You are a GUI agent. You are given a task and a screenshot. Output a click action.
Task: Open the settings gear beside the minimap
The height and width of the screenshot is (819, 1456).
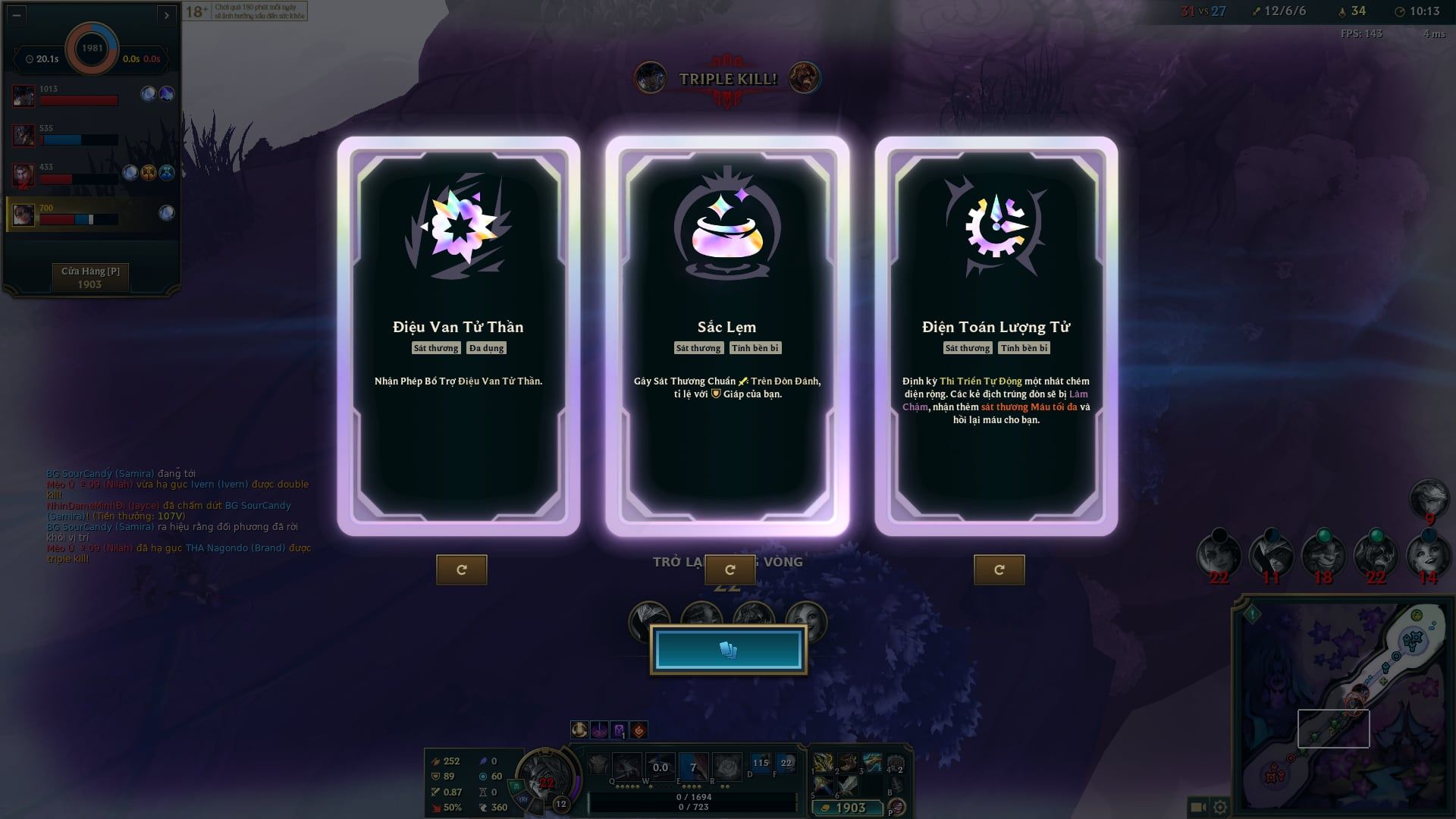click(x=1220, y=808)
